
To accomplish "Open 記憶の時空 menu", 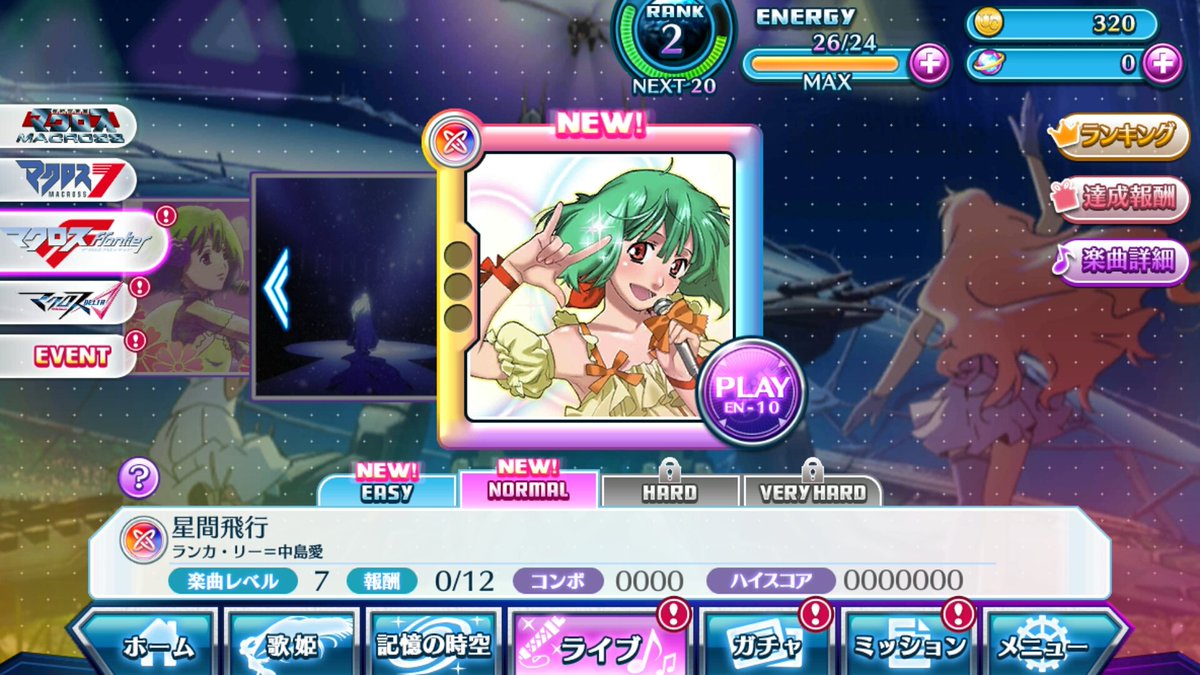I will (433, 644).
